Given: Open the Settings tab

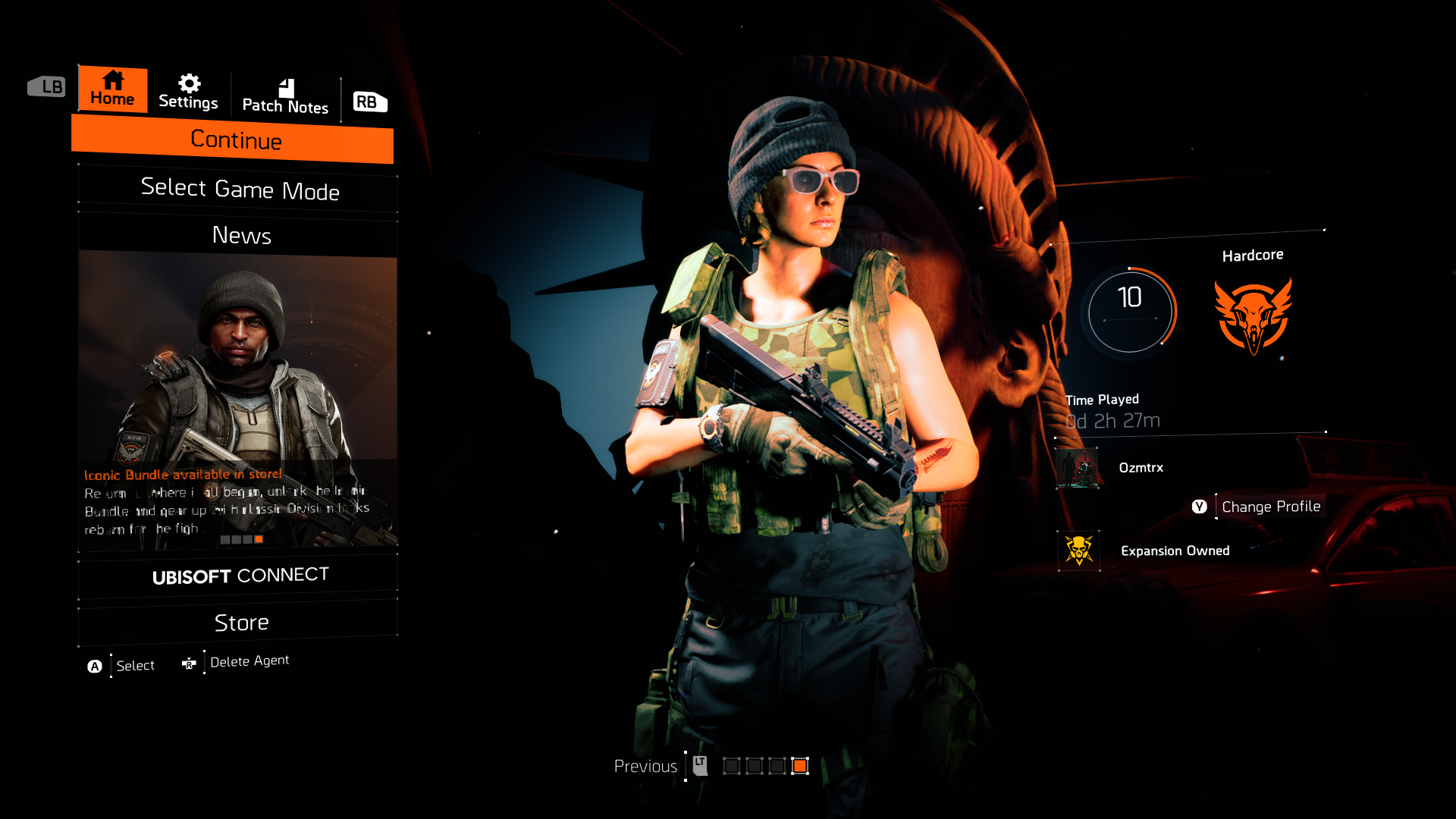Looking at the screenshot, I should click(x=188, y=93).
